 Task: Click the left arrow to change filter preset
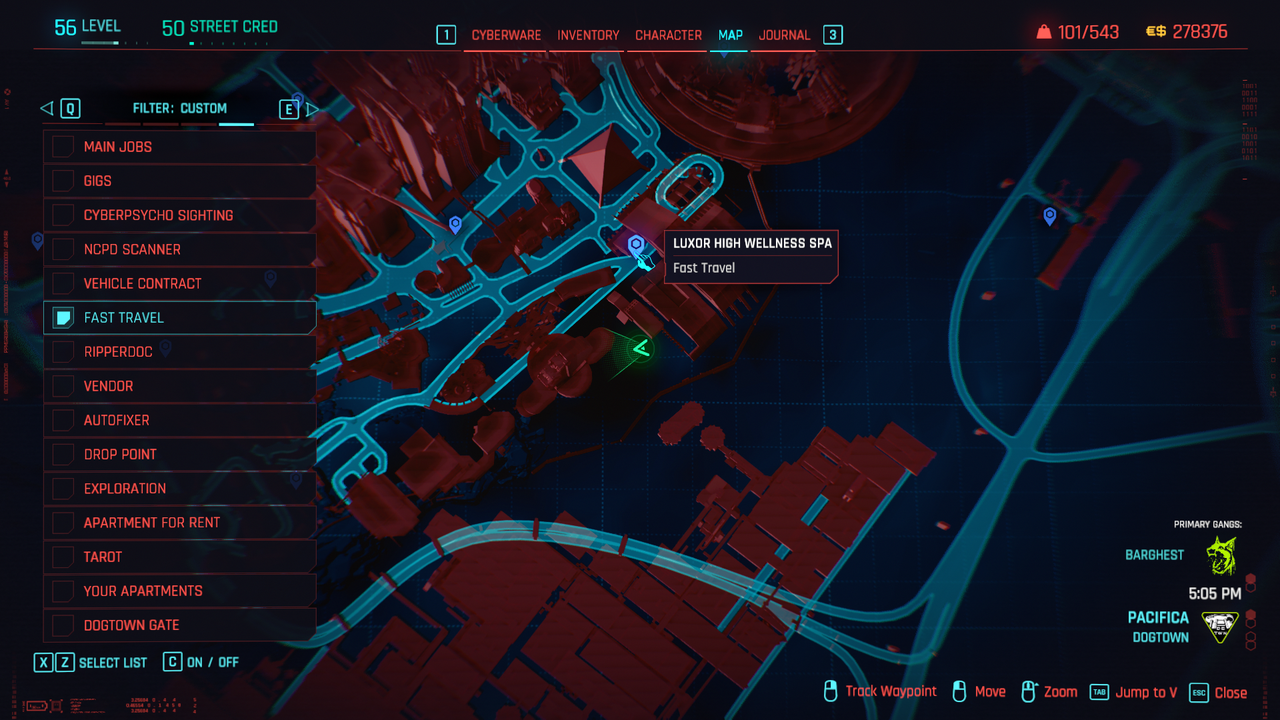47,108
